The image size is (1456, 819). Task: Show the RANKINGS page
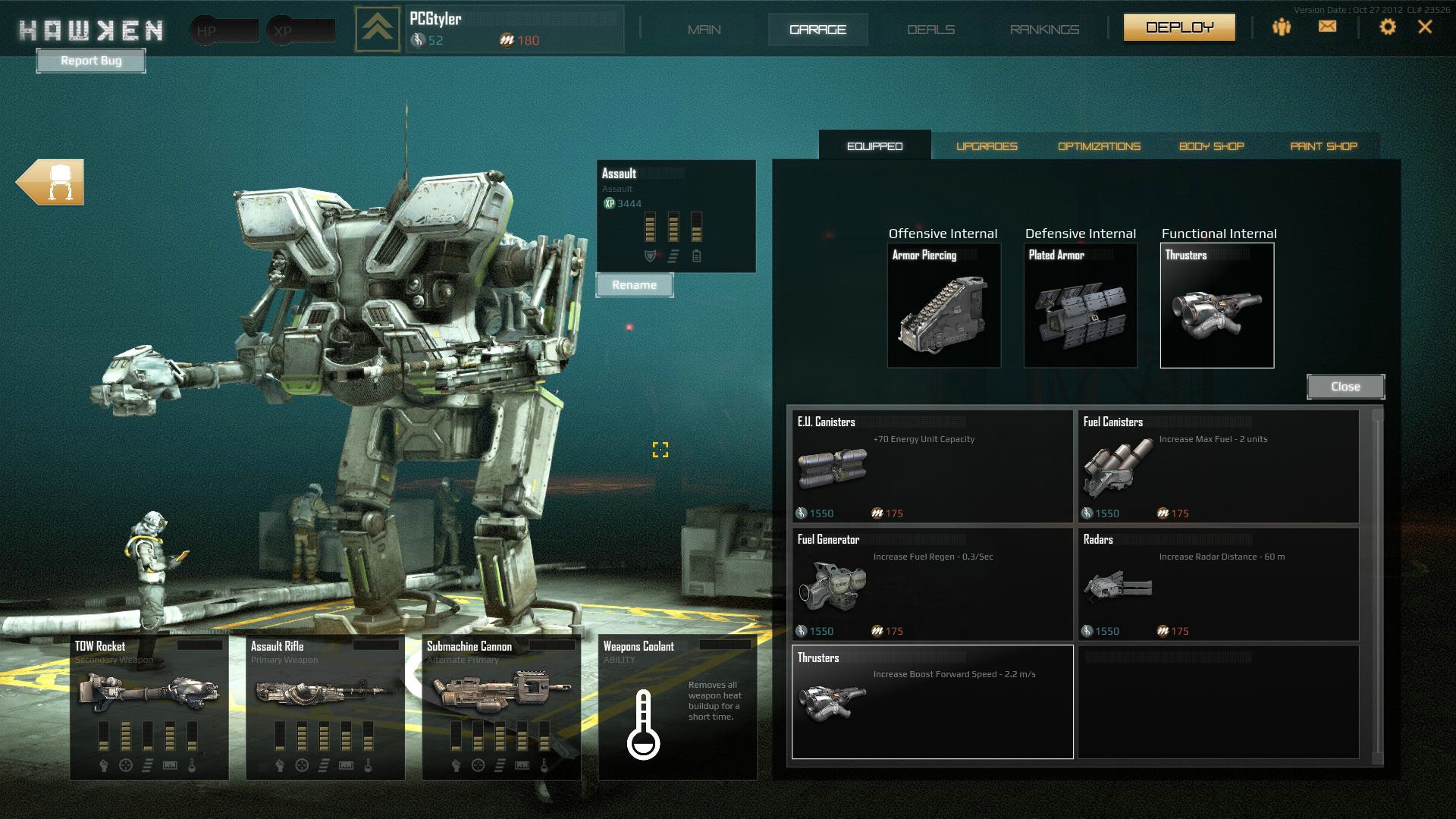pos(1044,30)
